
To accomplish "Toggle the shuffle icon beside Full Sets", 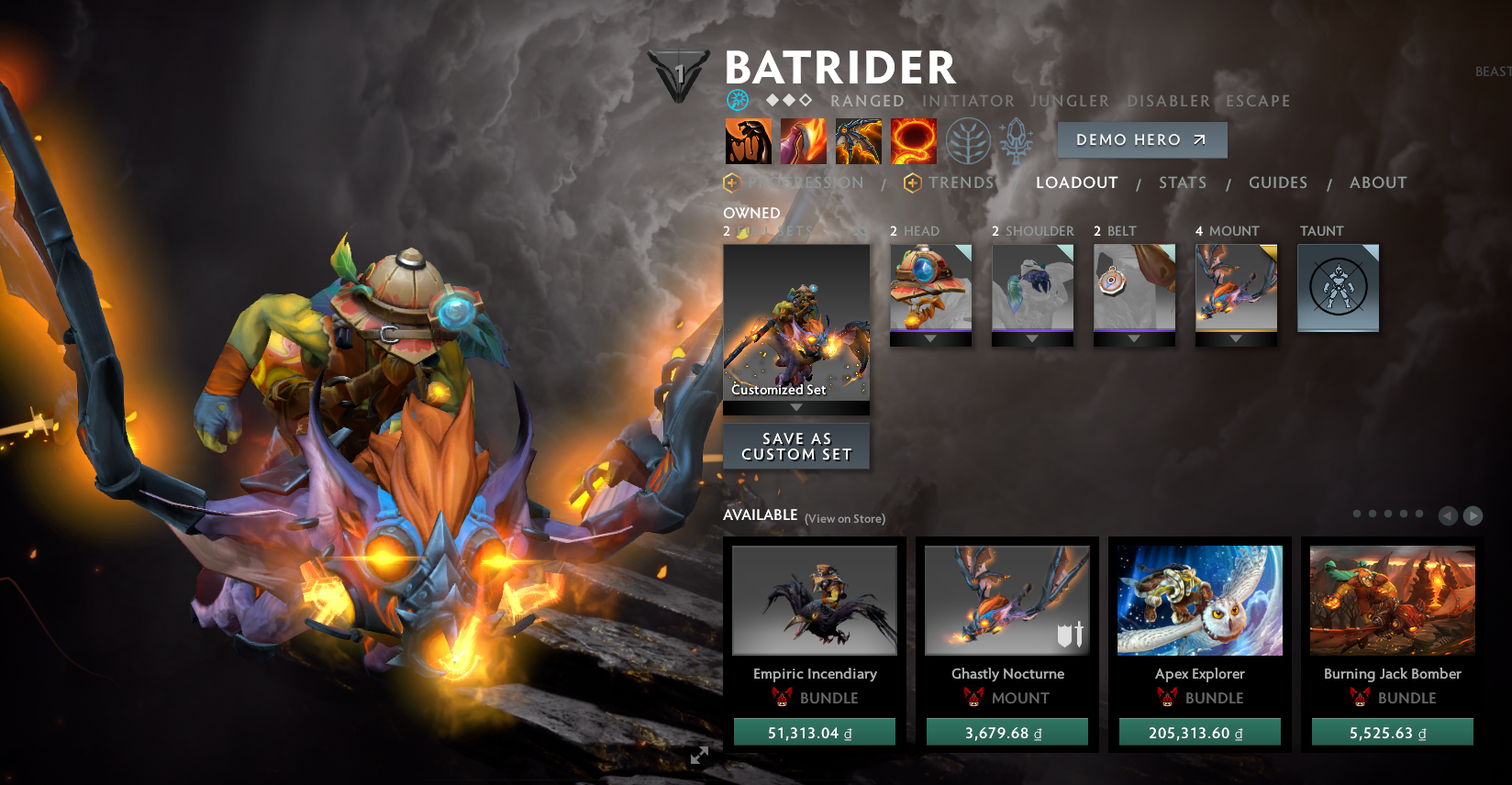I will click(x=859, y=232).
